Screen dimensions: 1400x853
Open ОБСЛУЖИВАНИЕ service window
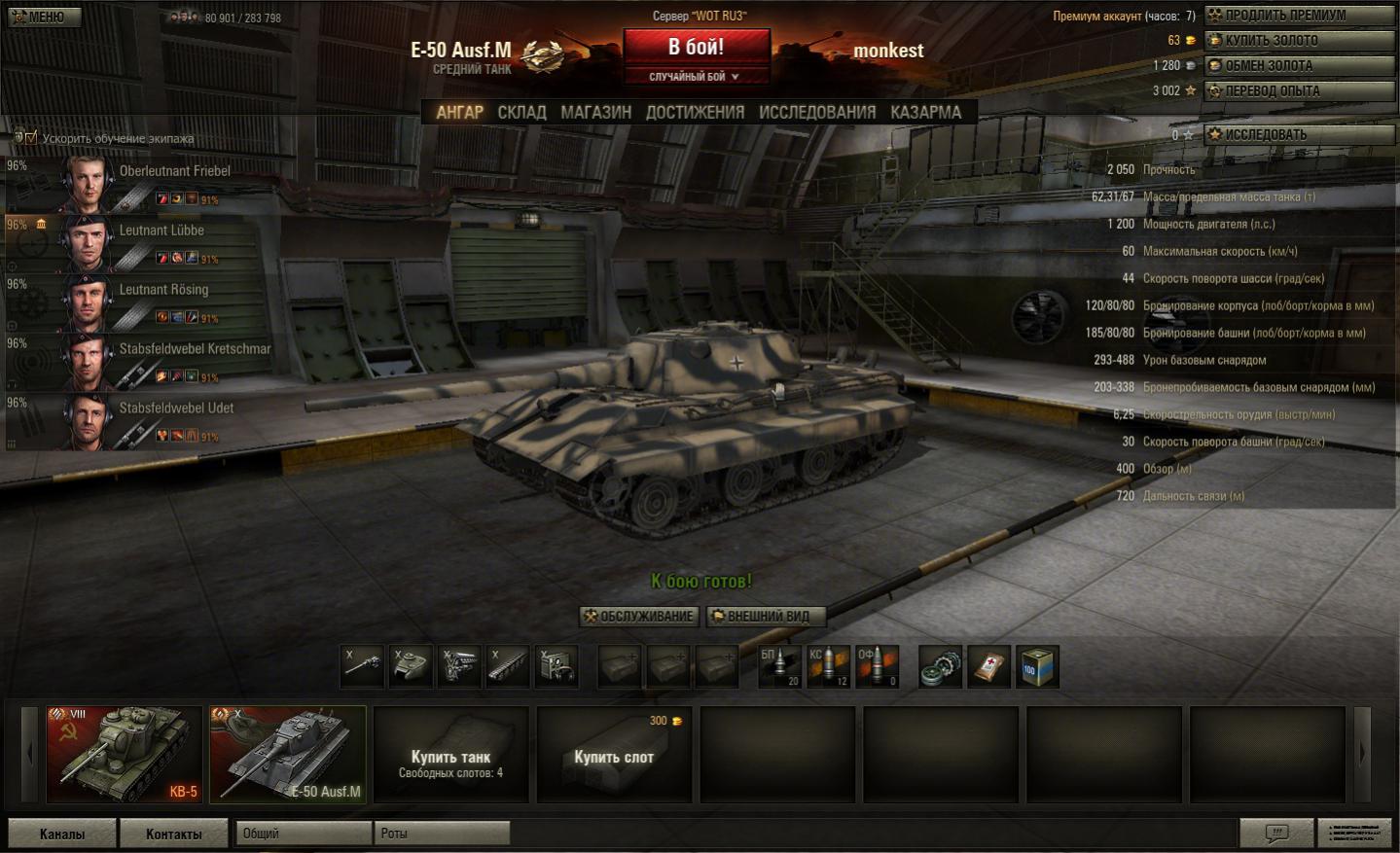click(638, 617)
